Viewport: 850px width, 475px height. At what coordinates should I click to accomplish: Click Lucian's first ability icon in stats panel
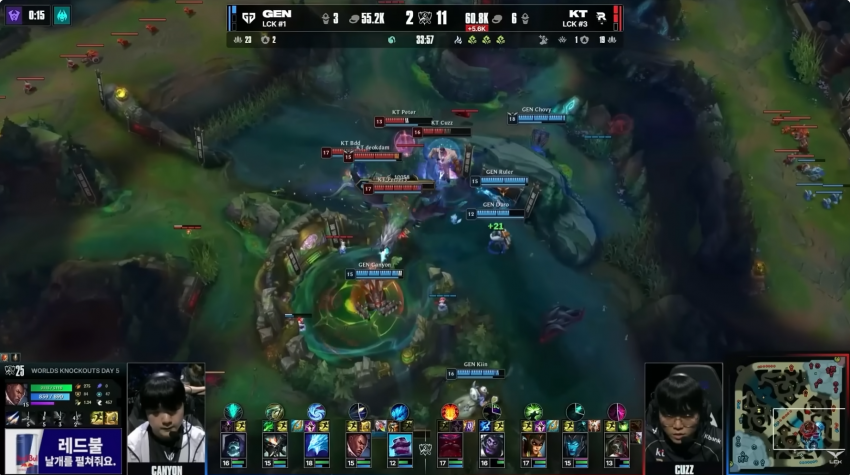coord(13,418)
